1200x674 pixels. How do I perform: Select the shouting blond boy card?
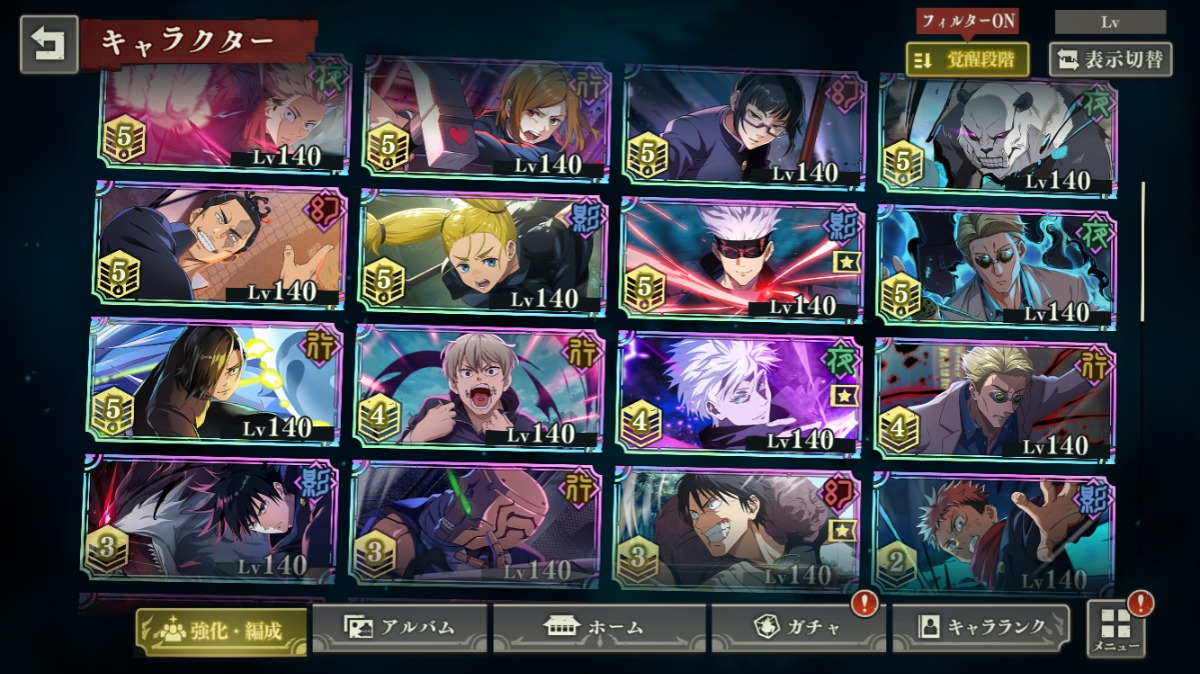tap(479, 388)
